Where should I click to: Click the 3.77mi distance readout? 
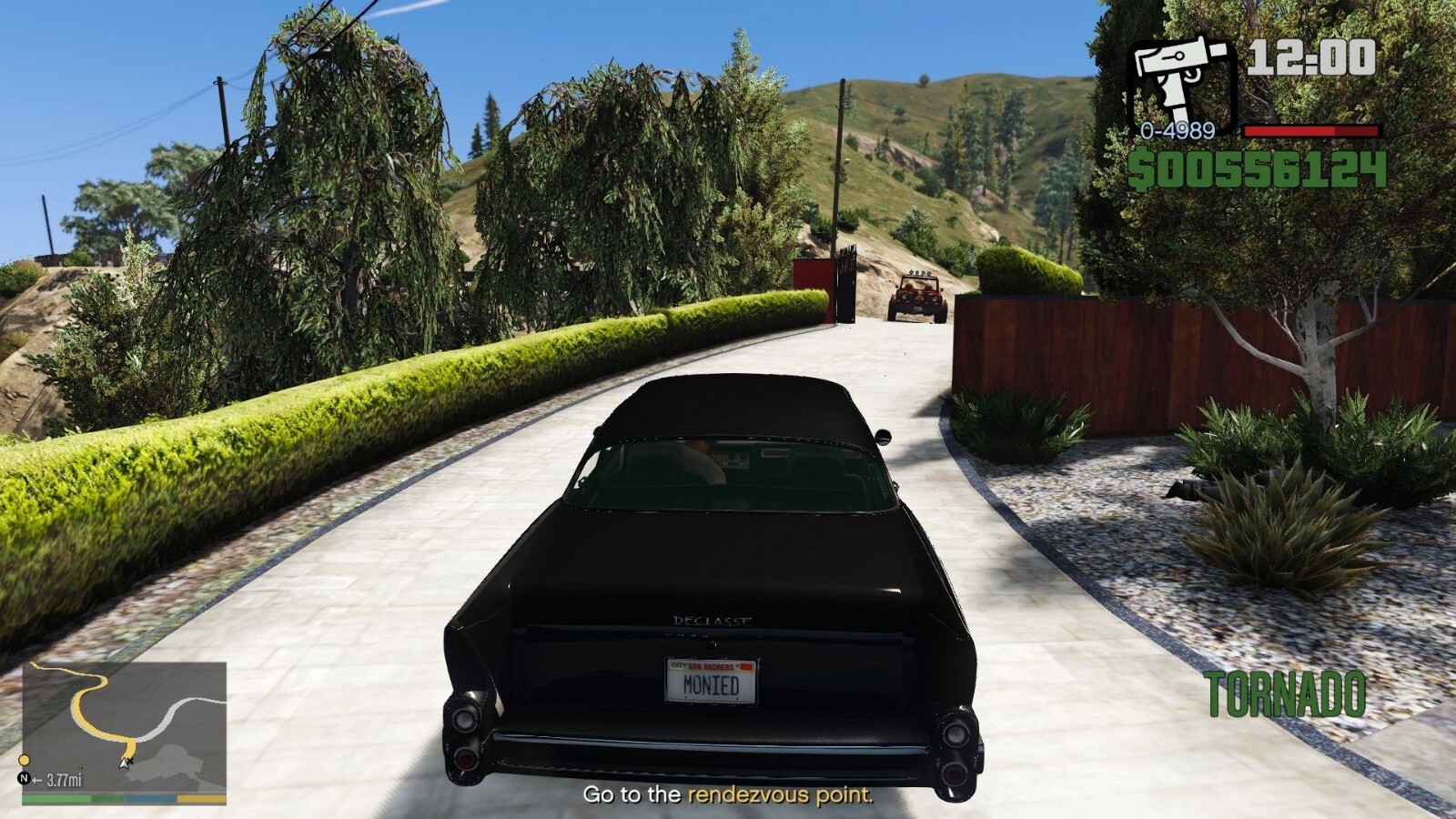pos(66,779)
